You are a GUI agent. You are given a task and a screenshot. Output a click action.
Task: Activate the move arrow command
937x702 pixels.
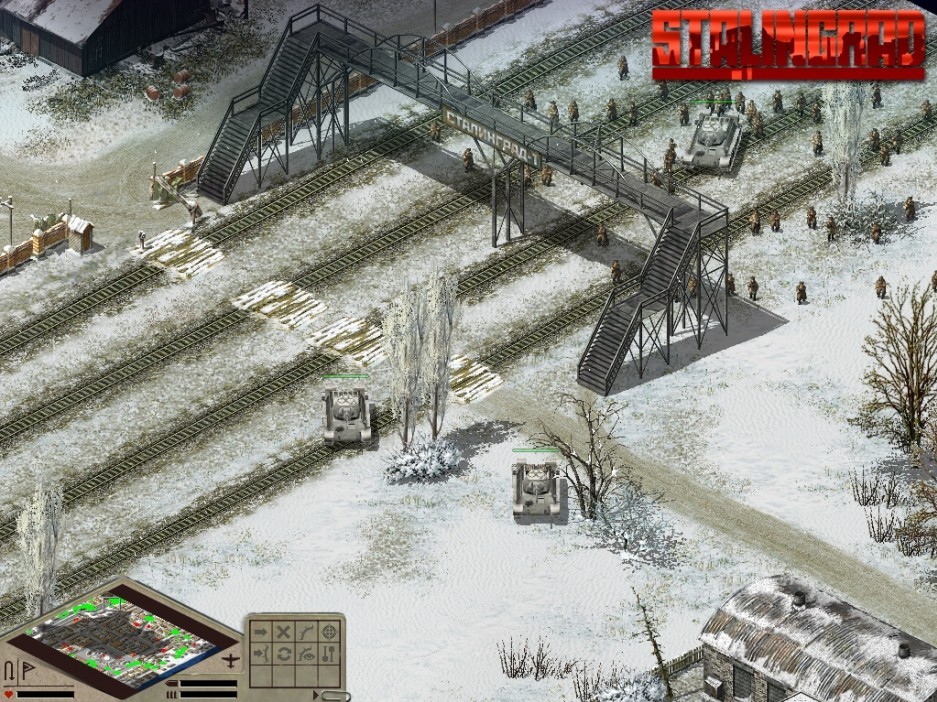(x=261, y=632)
